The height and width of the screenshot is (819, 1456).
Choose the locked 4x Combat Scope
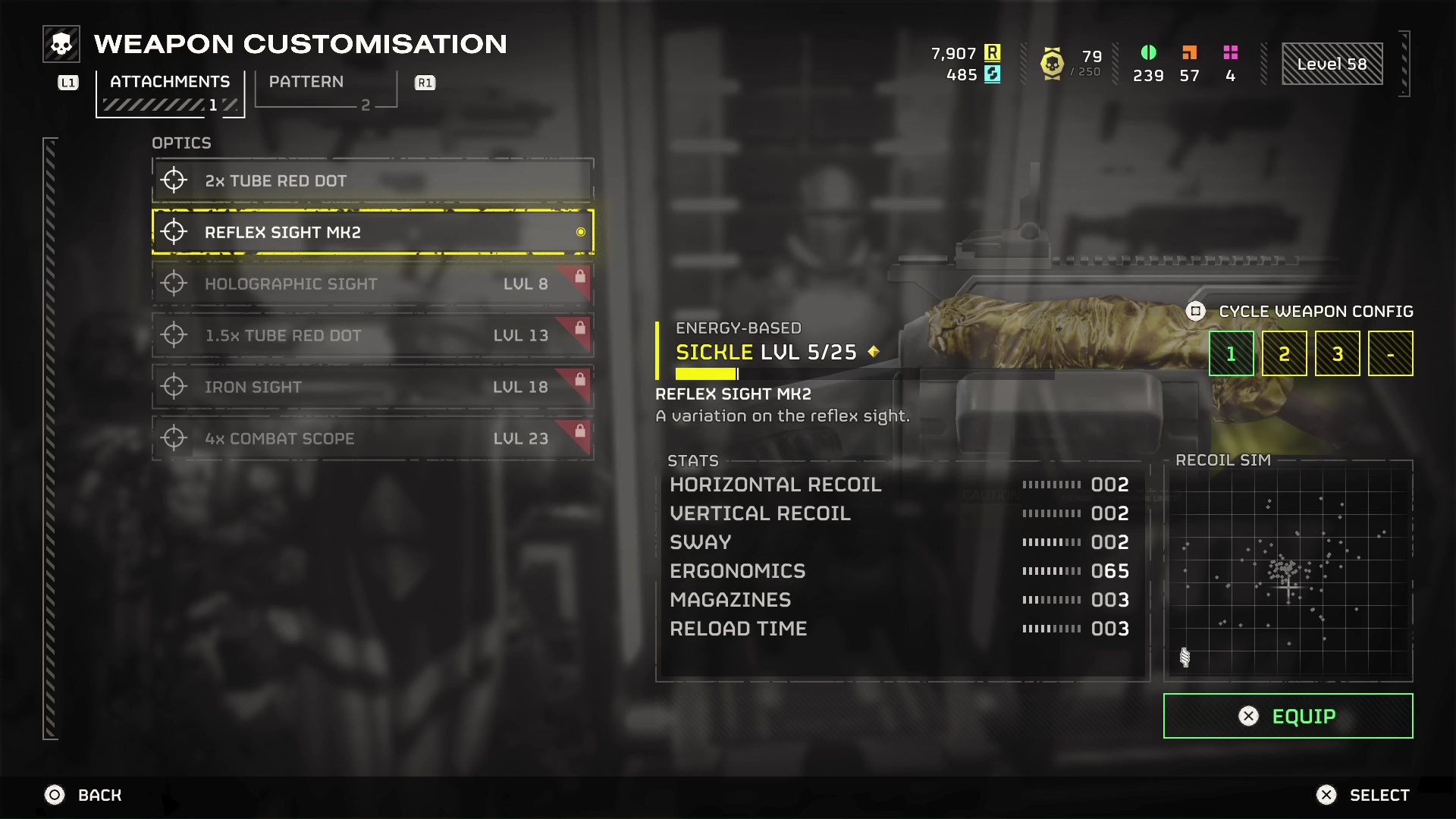[372, 438]
